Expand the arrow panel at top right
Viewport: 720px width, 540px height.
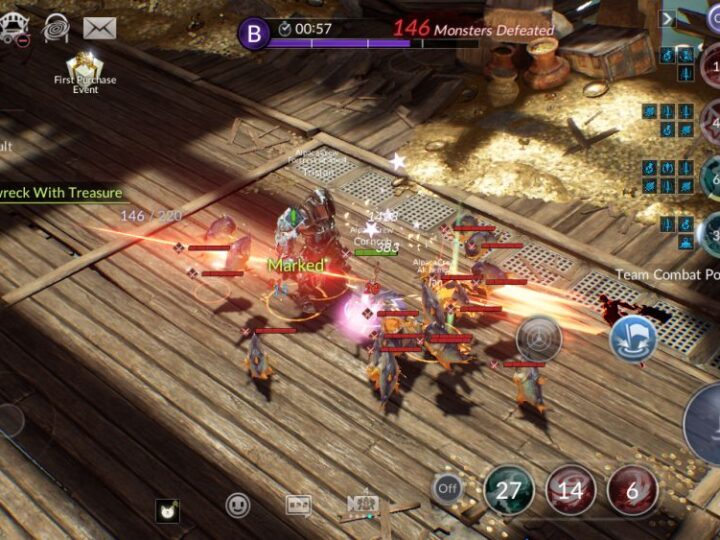pos(668,18)
